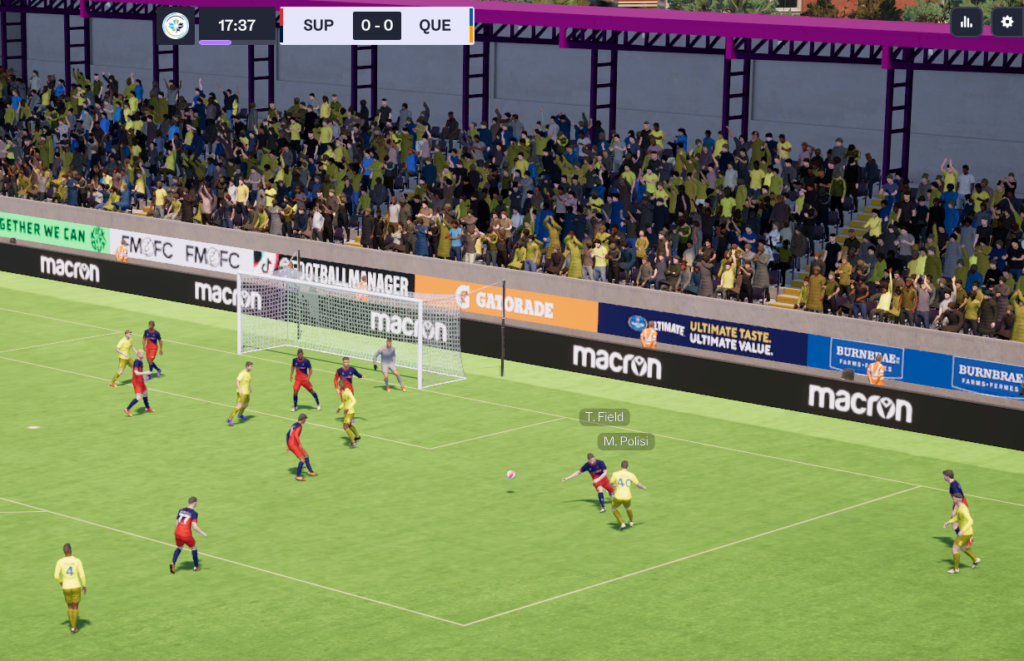This screenshot has width=1024, height=661.
Task: Open the settings gear menu
Action: (x=1007, y=21)
